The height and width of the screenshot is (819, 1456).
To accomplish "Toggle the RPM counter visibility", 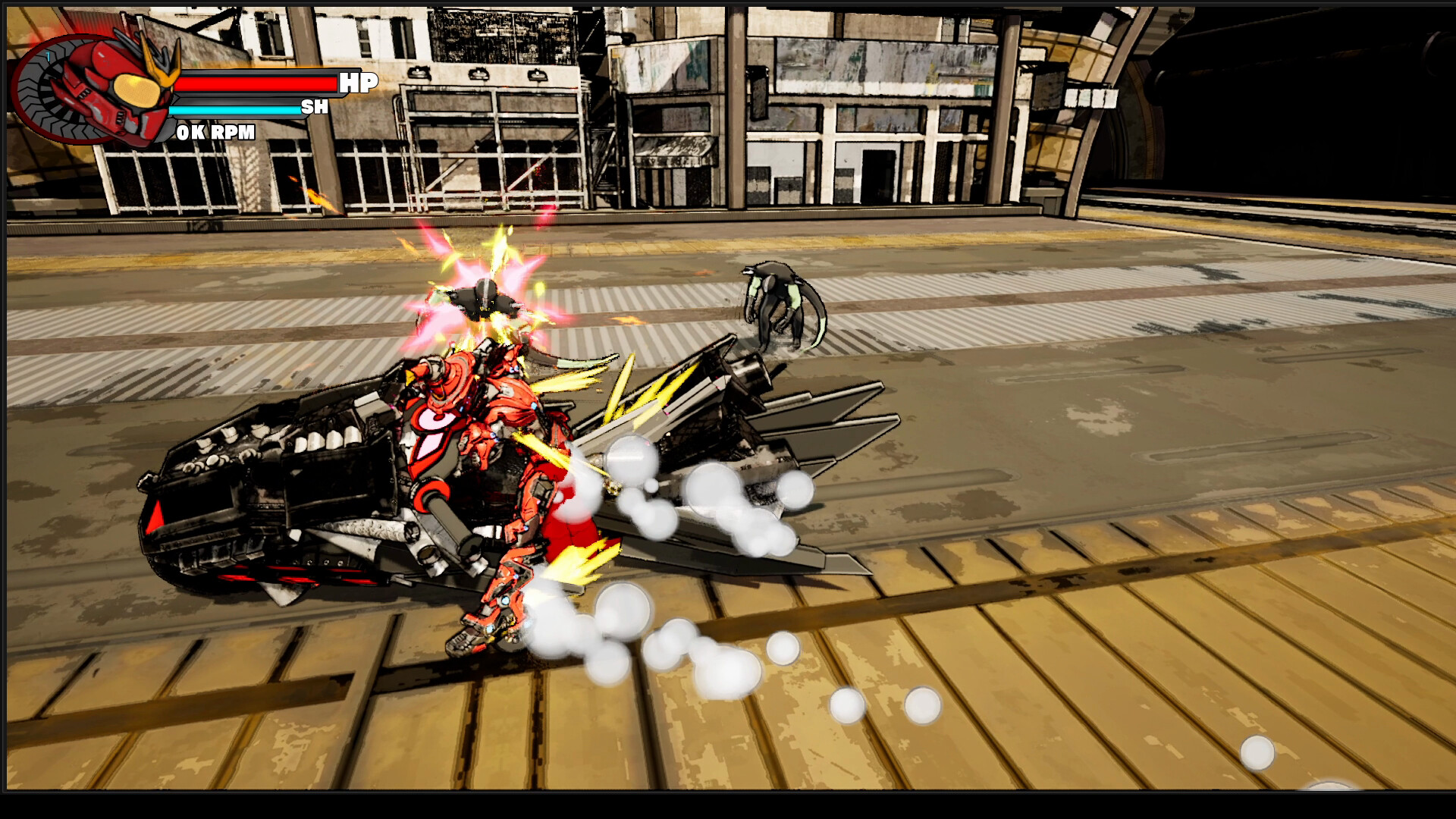I will pos(215,133).
